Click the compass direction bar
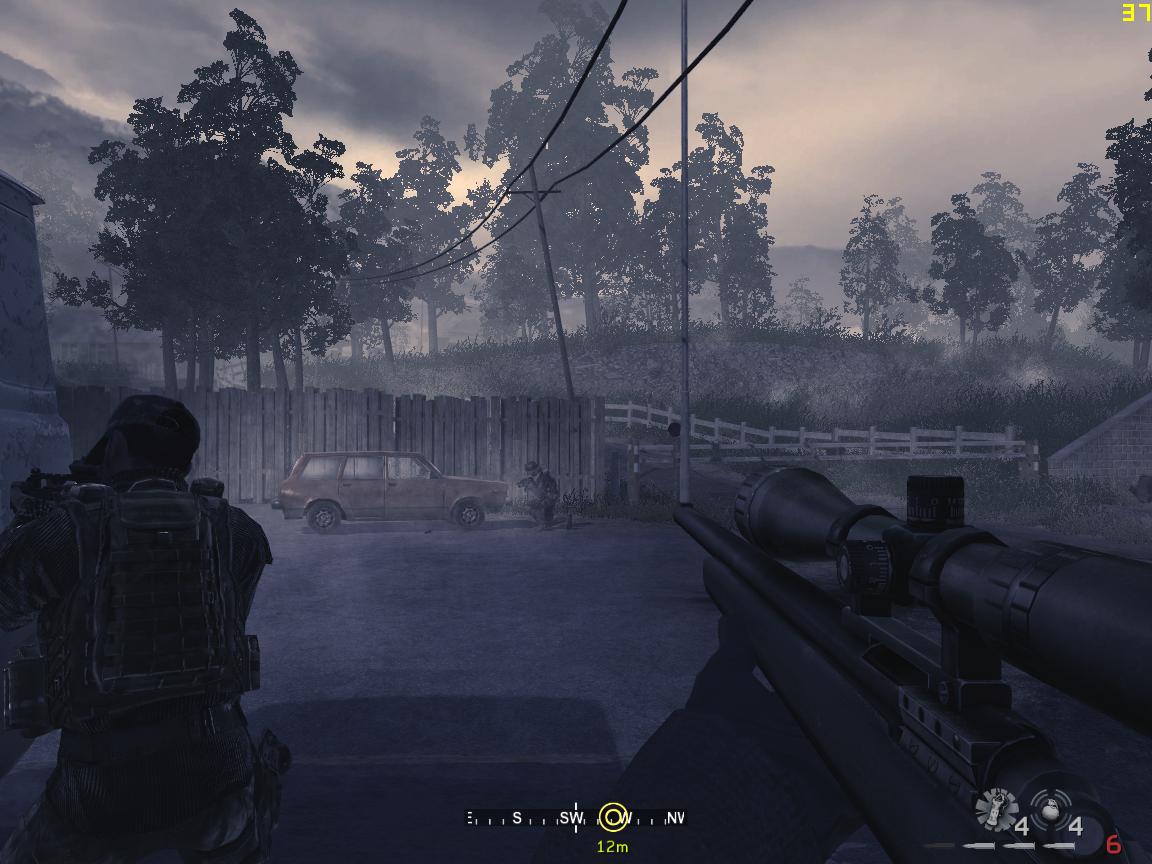This screenshot has height=864, width=1152. click(x=540, y=818)
